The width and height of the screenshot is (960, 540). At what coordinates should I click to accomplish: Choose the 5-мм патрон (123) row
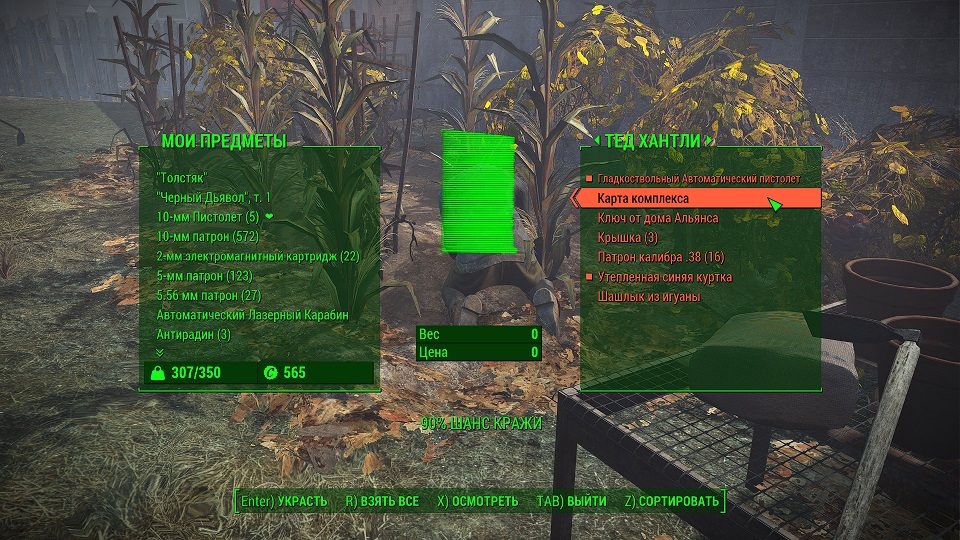click(x=203, y=275)
